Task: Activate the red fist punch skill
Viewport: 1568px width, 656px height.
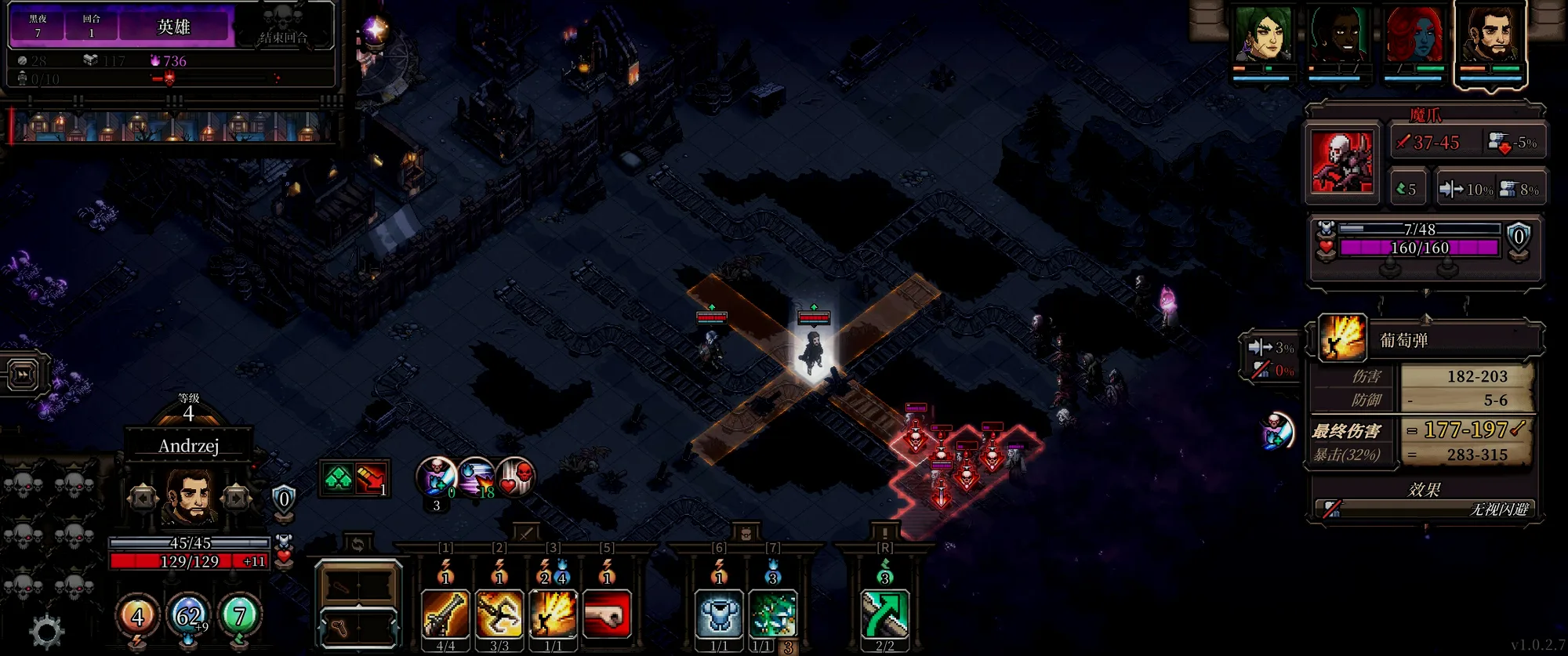Action: click(x=607, y=614)
